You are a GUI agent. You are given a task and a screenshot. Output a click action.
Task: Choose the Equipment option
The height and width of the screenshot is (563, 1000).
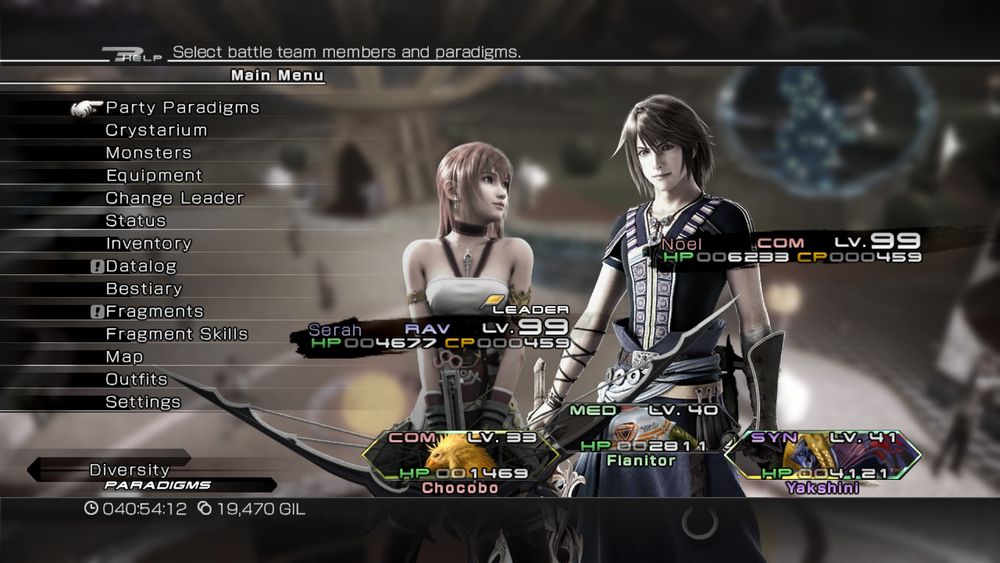(x=154, y=176)
